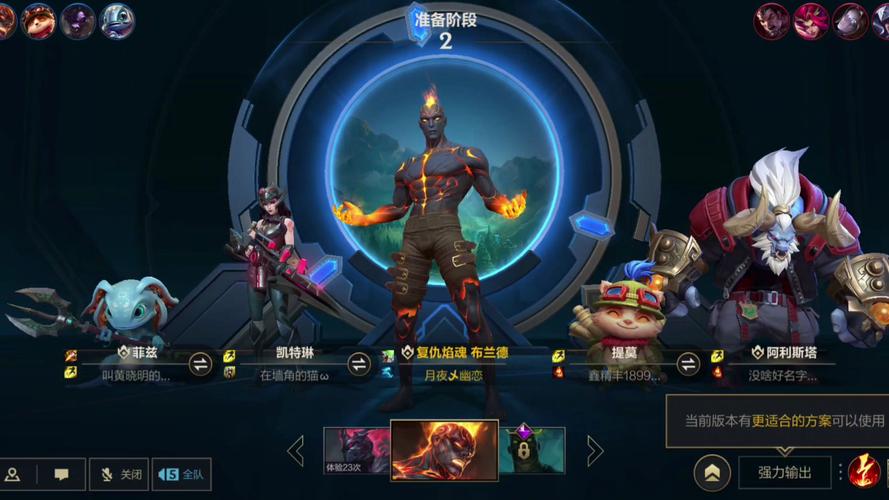The height and width of the screenshot is (500, 889).
Task: Expand the upward chevron loadout button
Action: pyautogui.click(x=711, y=473)
